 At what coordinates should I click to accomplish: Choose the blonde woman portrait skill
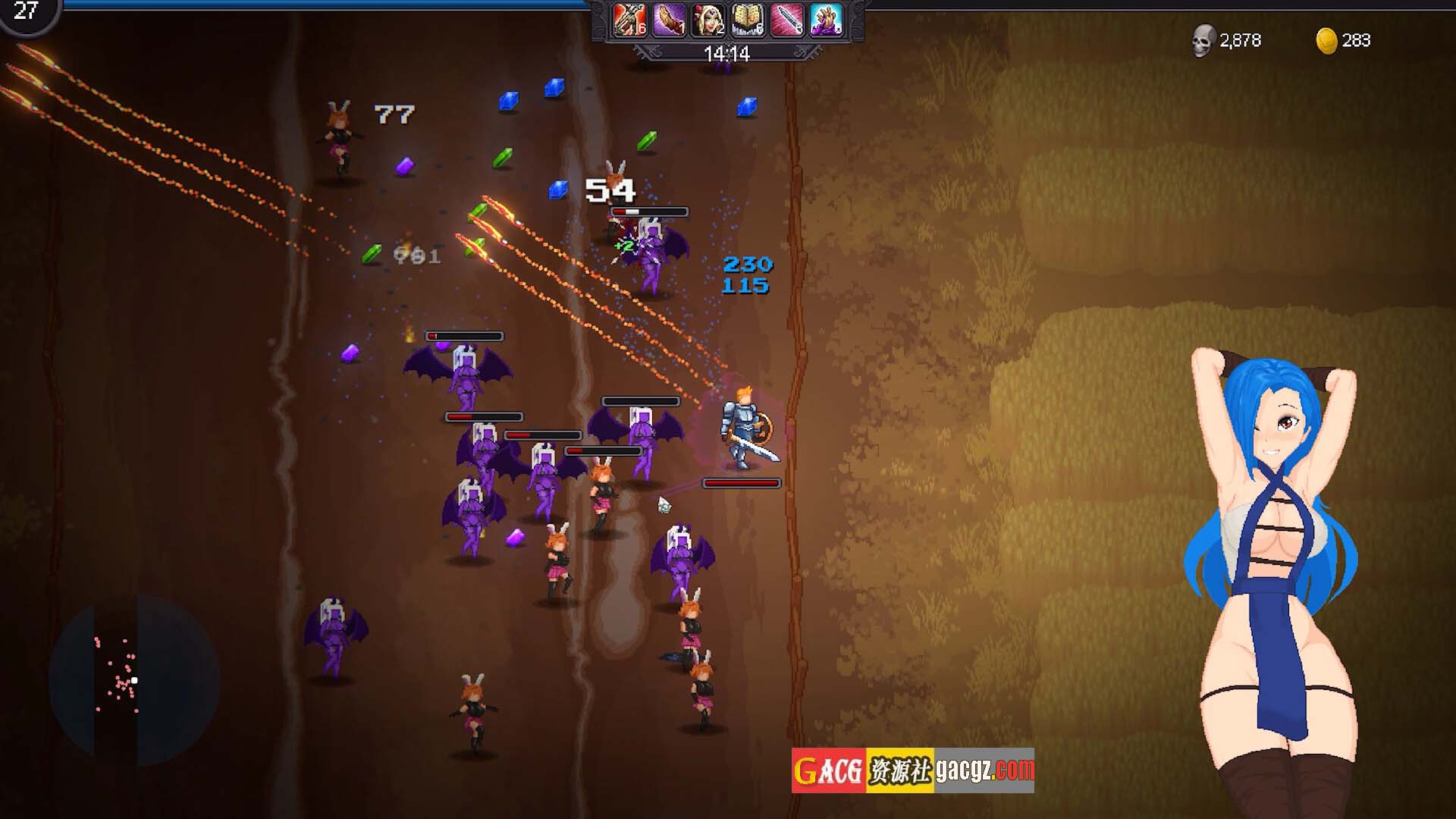pyautogui.click(x=708, y=20)
